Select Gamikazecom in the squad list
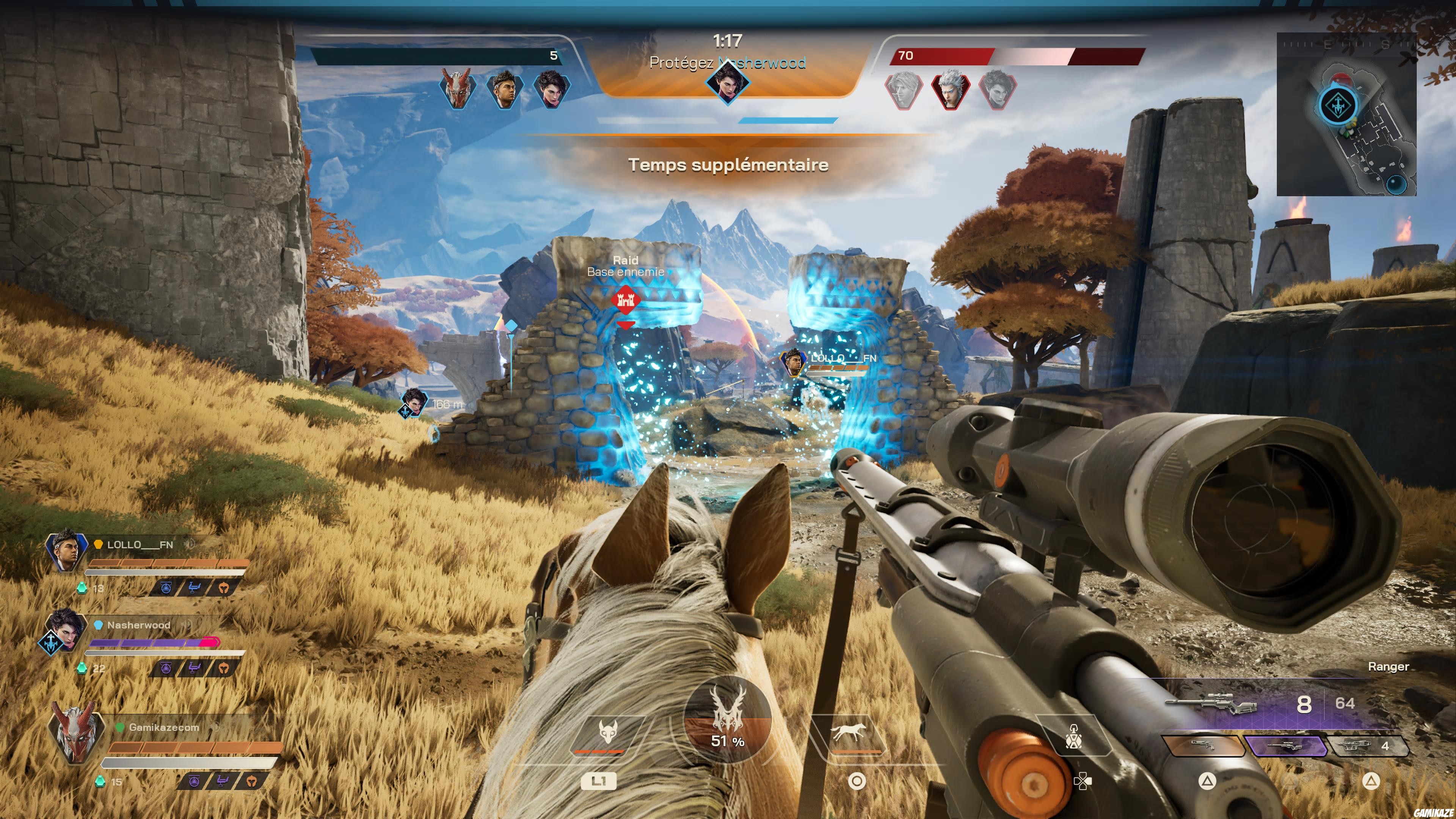The image size is (1456, 819). (163, 728)
